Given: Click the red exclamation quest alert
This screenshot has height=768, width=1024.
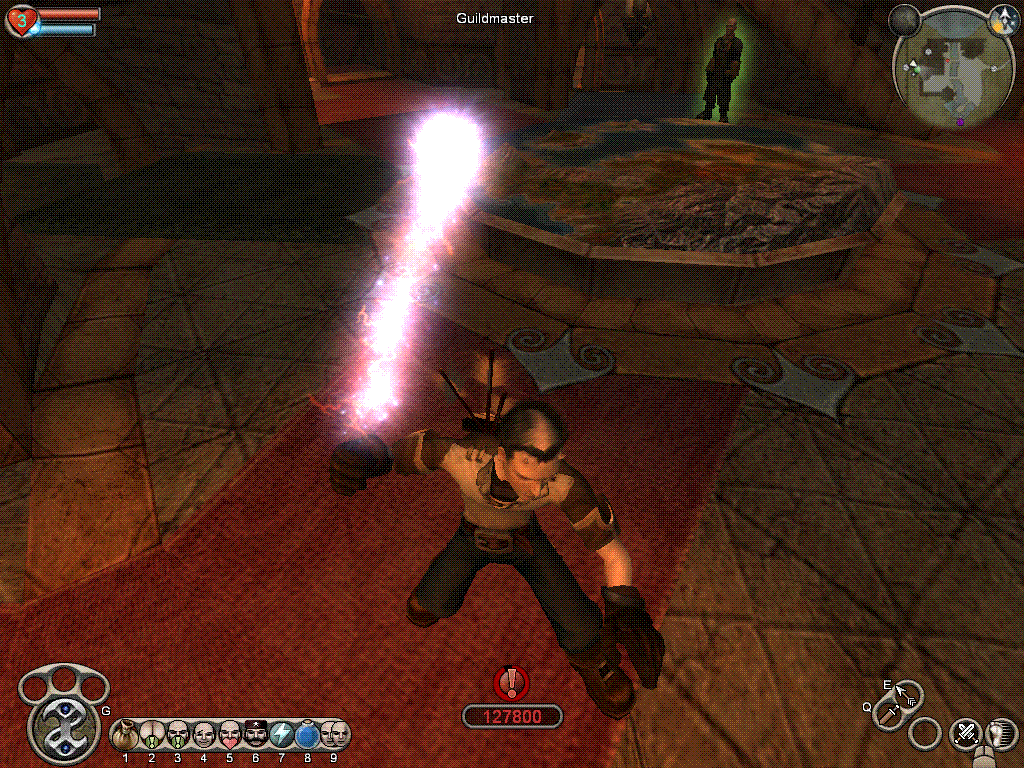Looking at the screenshot, I should 512,683.
